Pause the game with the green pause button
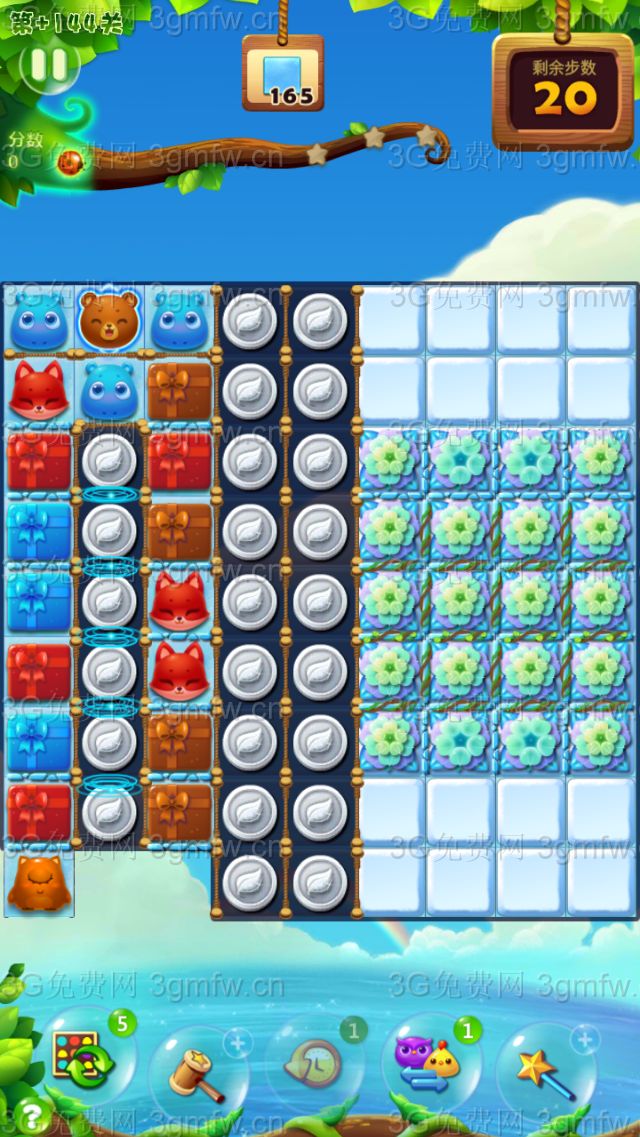This screenshot has width=640, height=1137. point(49,65)
